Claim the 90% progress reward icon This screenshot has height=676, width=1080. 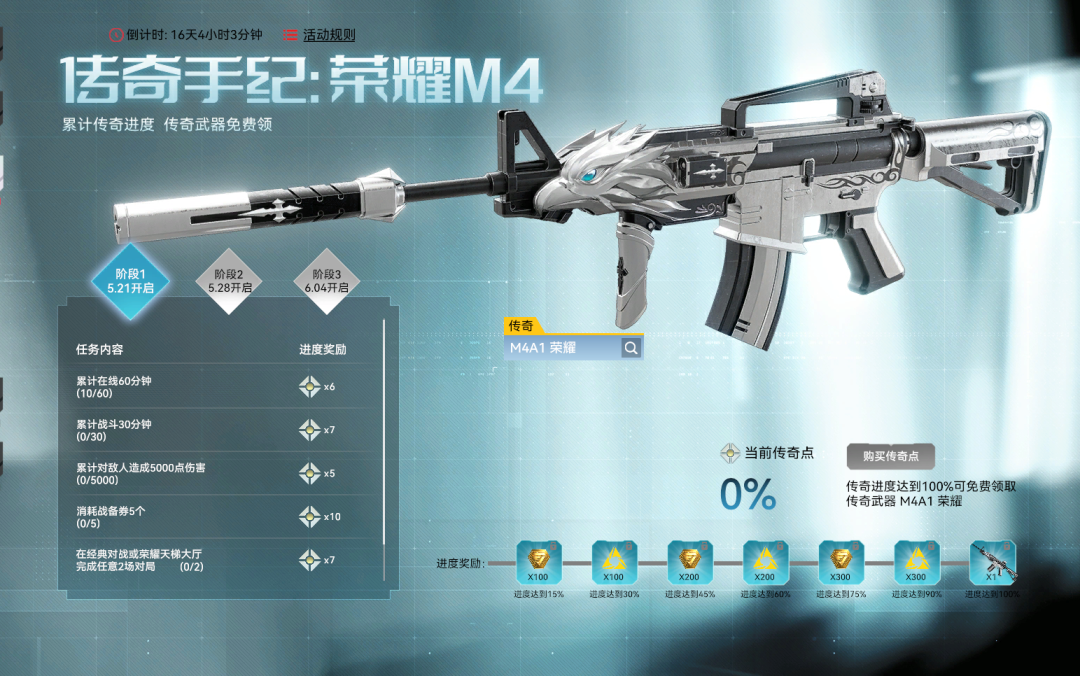point(917,562)
